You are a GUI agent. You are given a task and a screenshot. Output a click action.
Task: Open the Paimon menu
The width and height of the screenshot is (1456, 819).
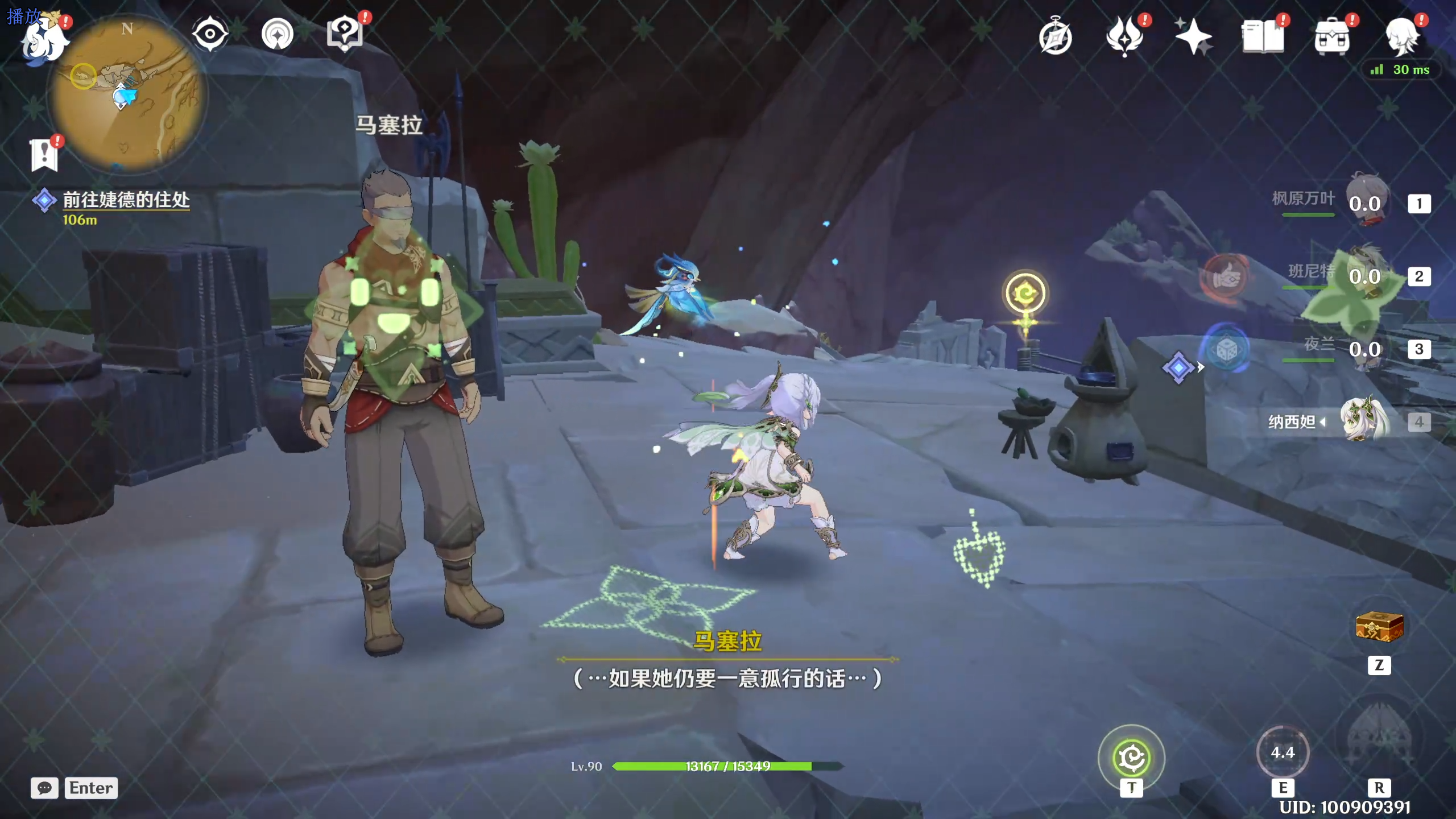[44, 40]
